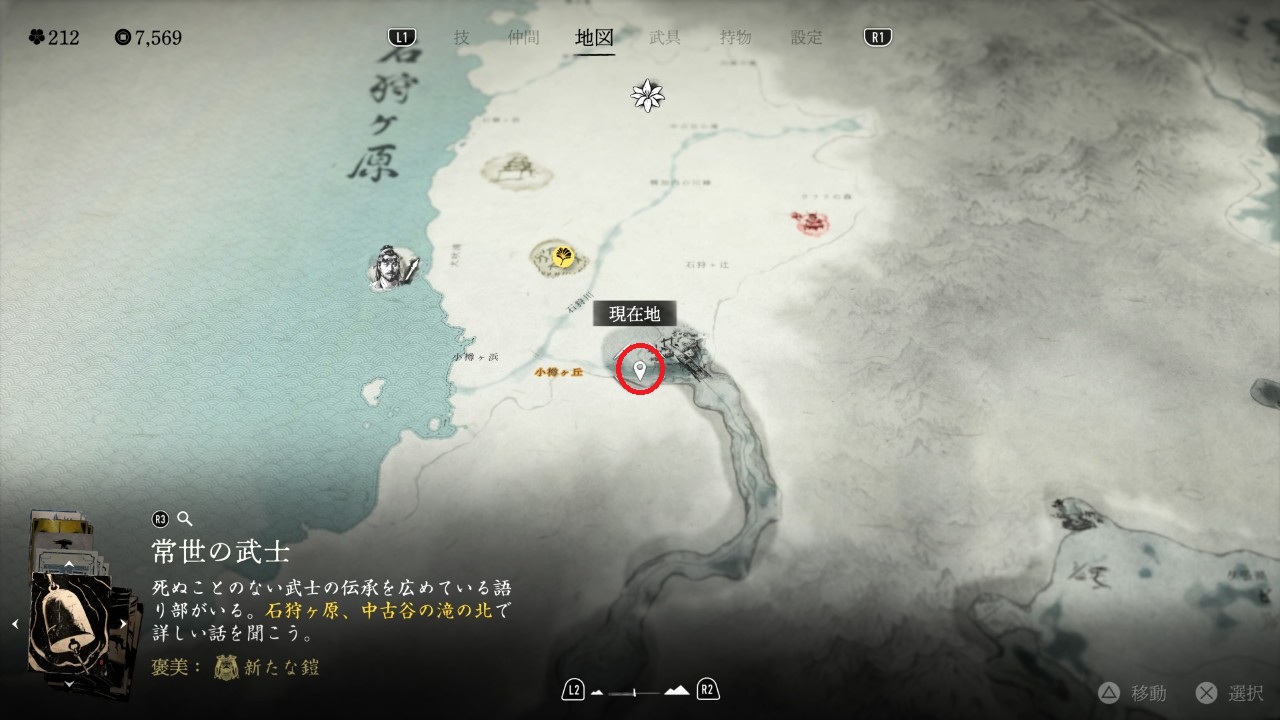Click the quest card's left arrow

coord(15,624)
